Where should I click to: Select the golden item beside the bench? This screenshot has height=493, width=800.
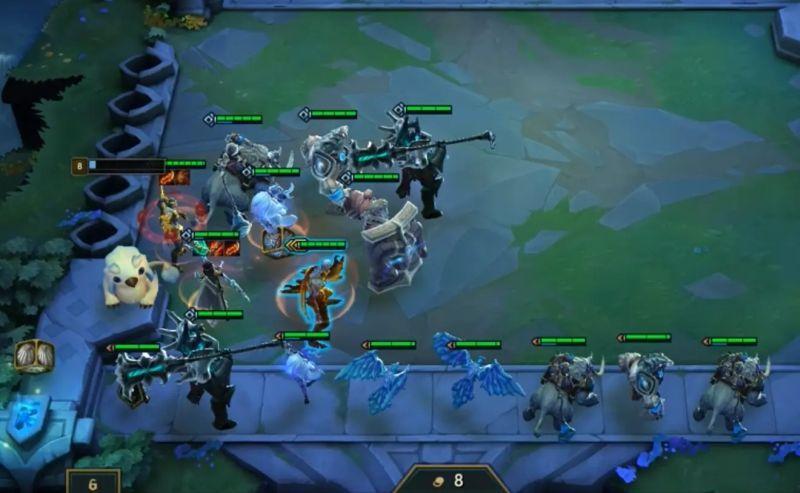[x=33, y=357]
